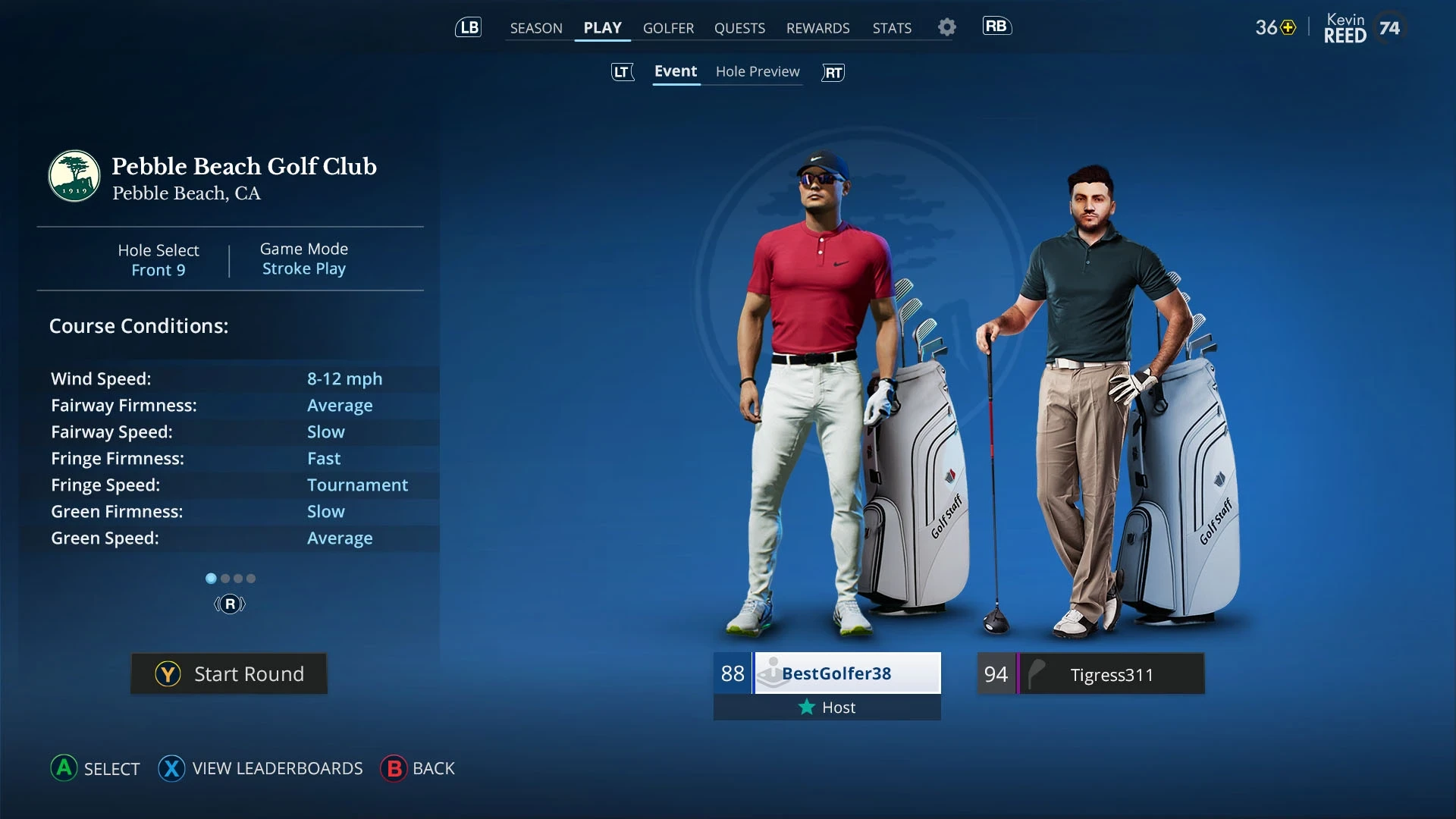Click the Play tab

(602, 28)
